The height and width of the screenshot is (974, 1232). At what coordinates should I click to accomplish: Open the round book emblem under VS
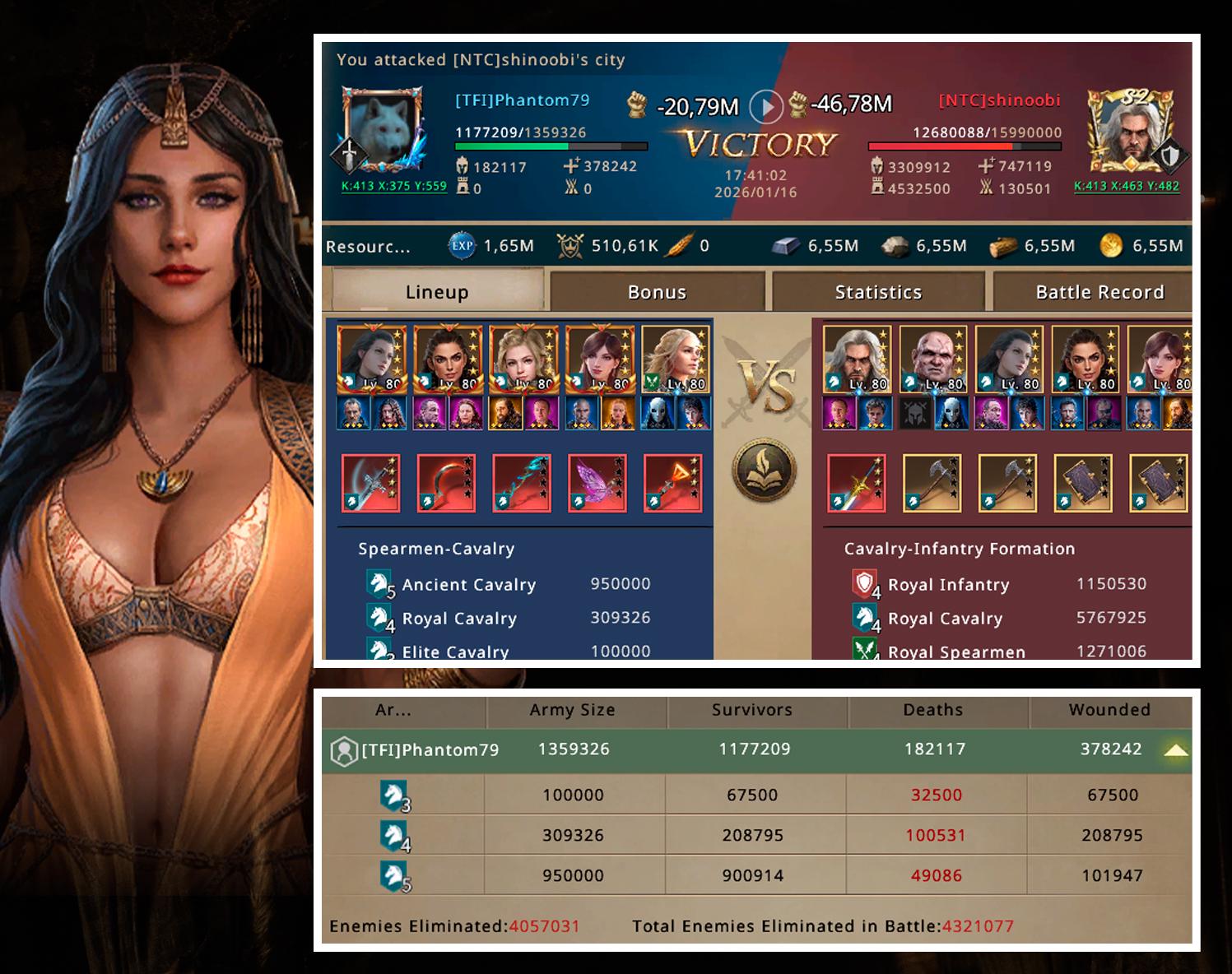point(765,471)
